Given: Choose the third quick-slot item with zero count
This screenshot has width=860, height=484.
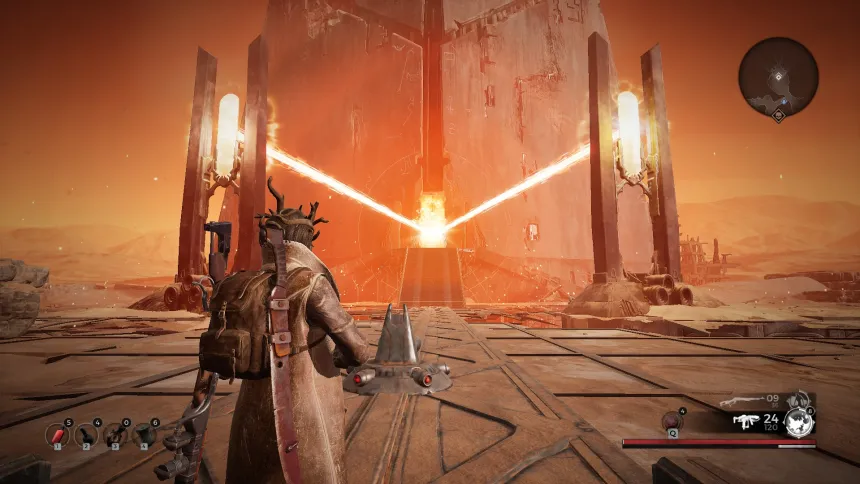Looking at the screenshot, I should pos(116,434).
